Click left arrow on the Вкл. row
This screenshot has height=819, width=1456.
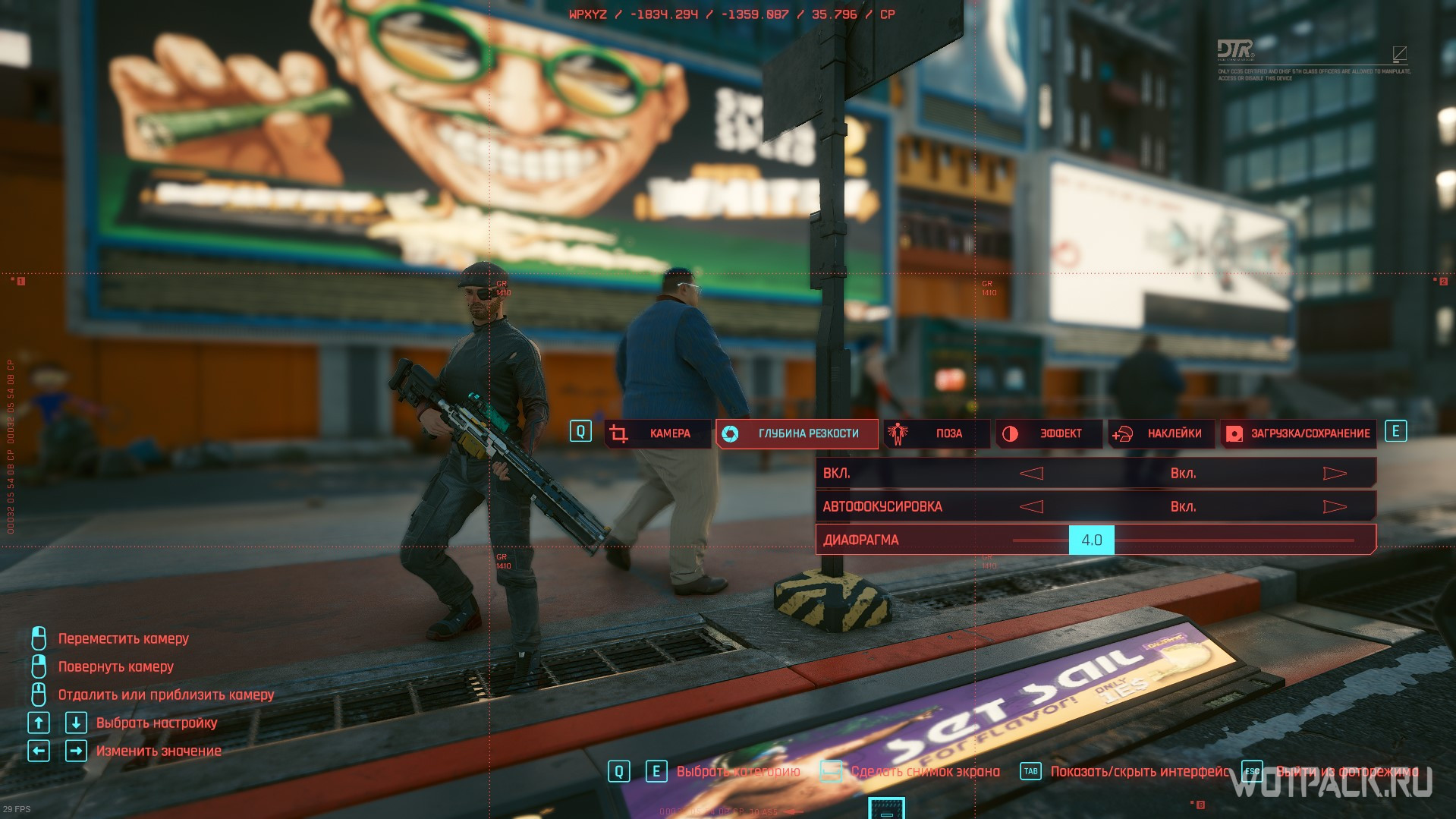coord(1031,474)
